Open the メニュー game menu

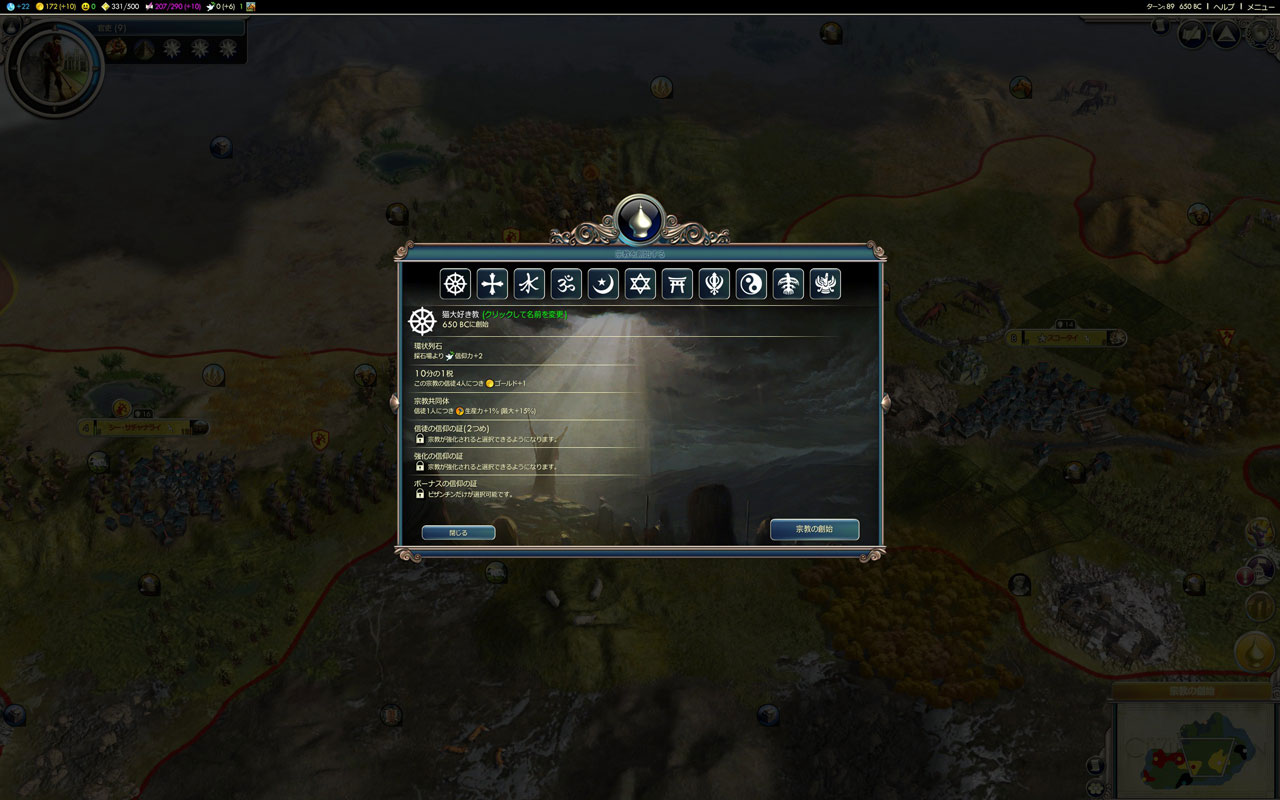pyautogui.click(x=1260, y=6)
